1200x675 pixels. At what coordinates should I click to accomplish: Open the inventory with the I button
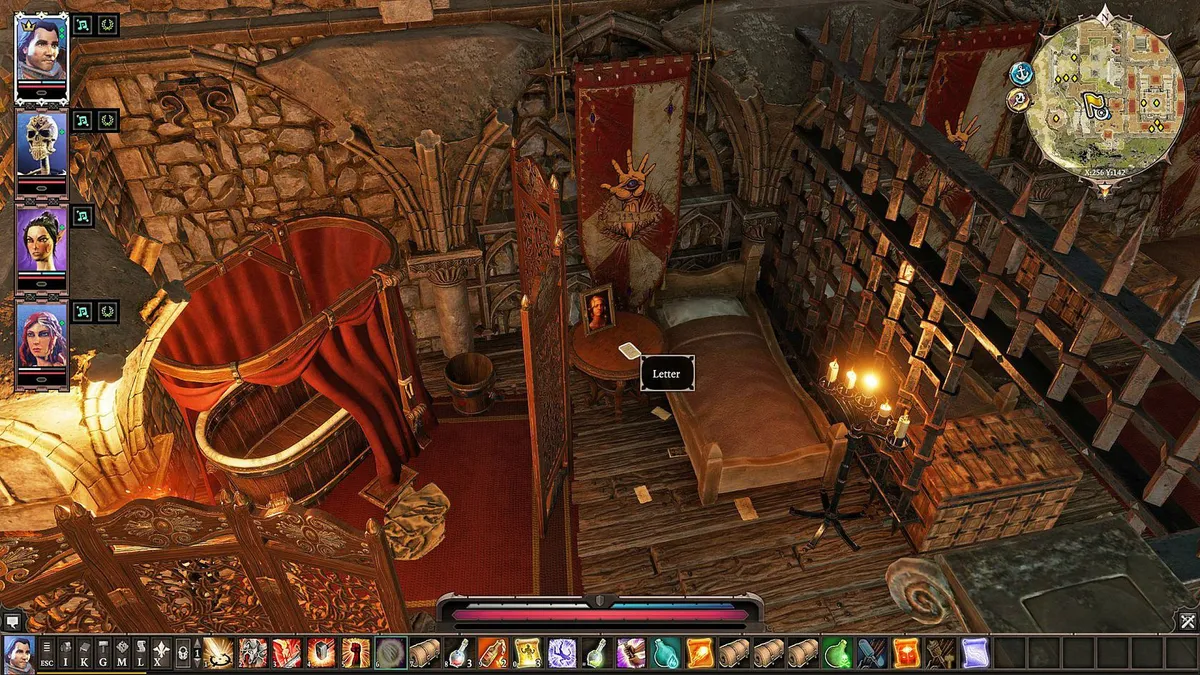click(x=65, y=654)
